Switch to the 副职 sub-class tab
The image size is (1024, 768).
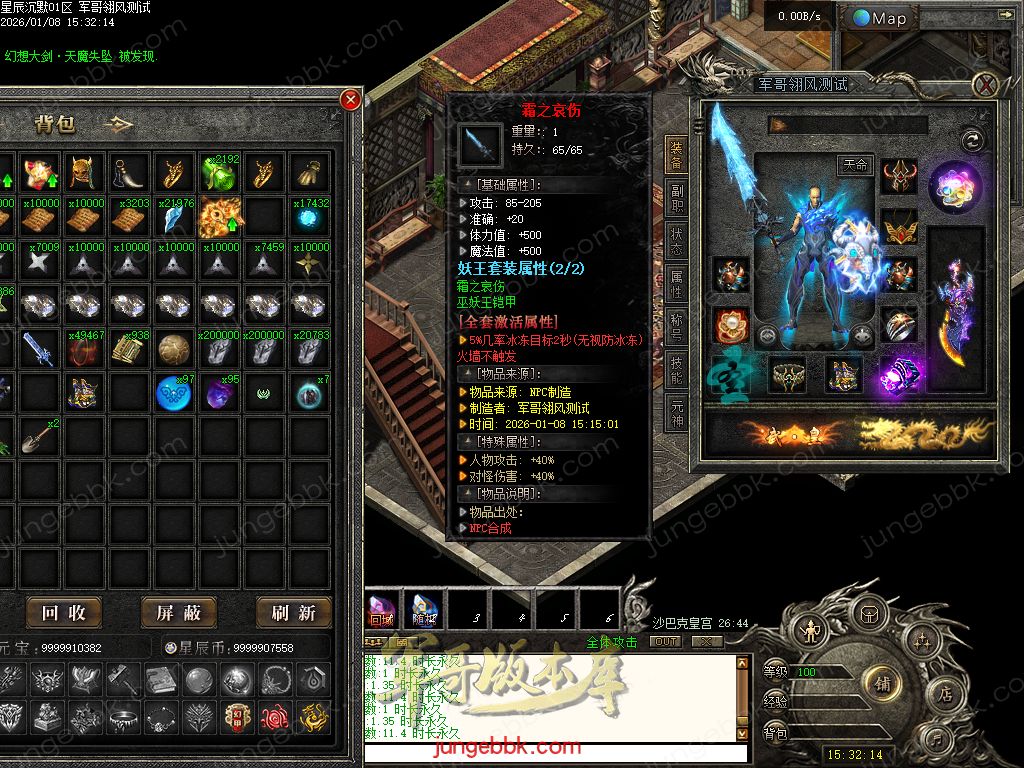pyautogui.click(x=677, y=198)
